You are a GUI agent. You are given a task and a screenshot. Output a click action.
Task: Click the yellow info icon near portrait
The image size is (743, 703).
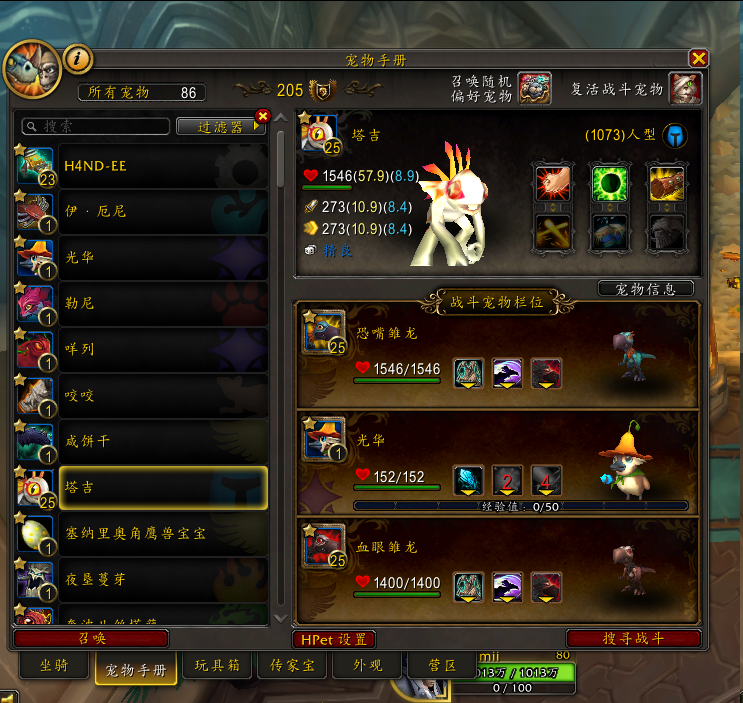click(78, 59)
